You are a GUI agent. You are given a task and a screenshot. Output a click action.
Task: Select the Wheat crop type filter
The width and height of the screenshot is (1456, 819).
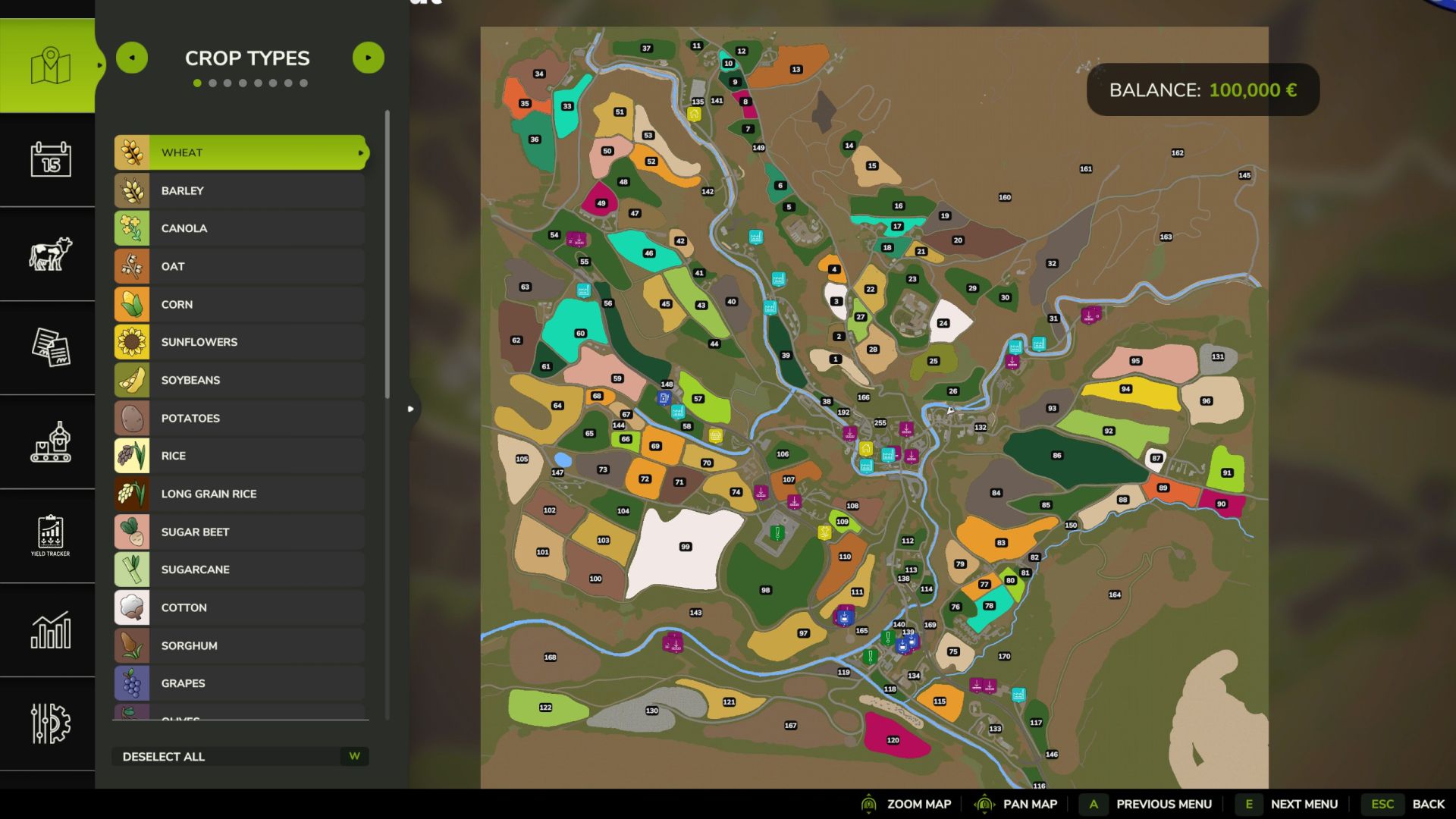click(x=240, y=152)
